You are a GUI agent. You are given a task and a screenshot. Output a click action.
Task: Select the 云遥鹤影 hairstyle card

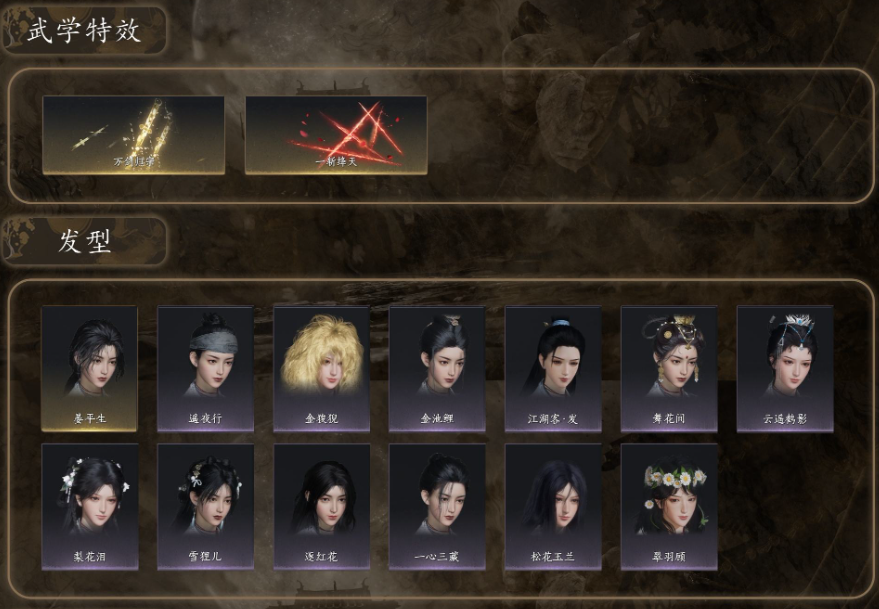pos(785,368)
